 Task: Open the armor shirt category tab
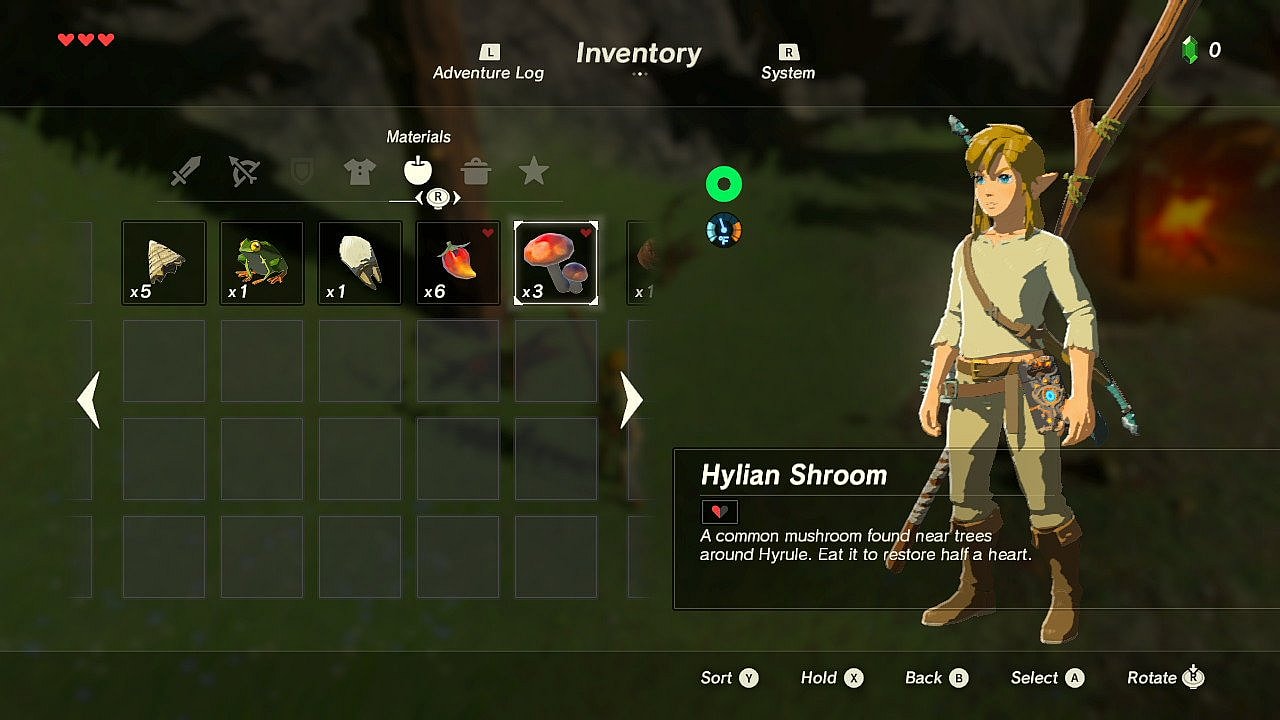pyautogui.click(x=359, y=172)
